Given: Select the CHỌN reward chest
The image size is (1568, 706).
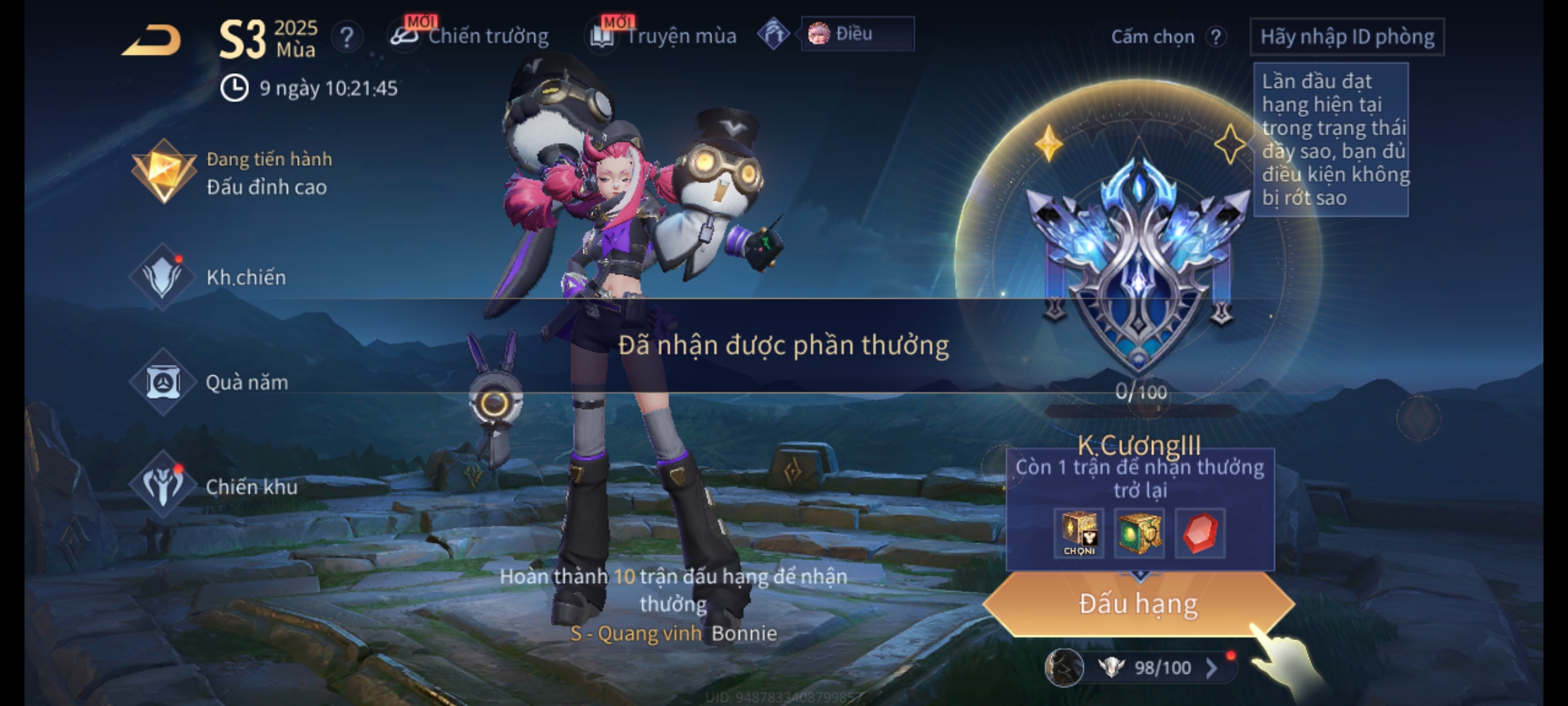Looking at the screenshot, I should click(x=1079, y=533).
